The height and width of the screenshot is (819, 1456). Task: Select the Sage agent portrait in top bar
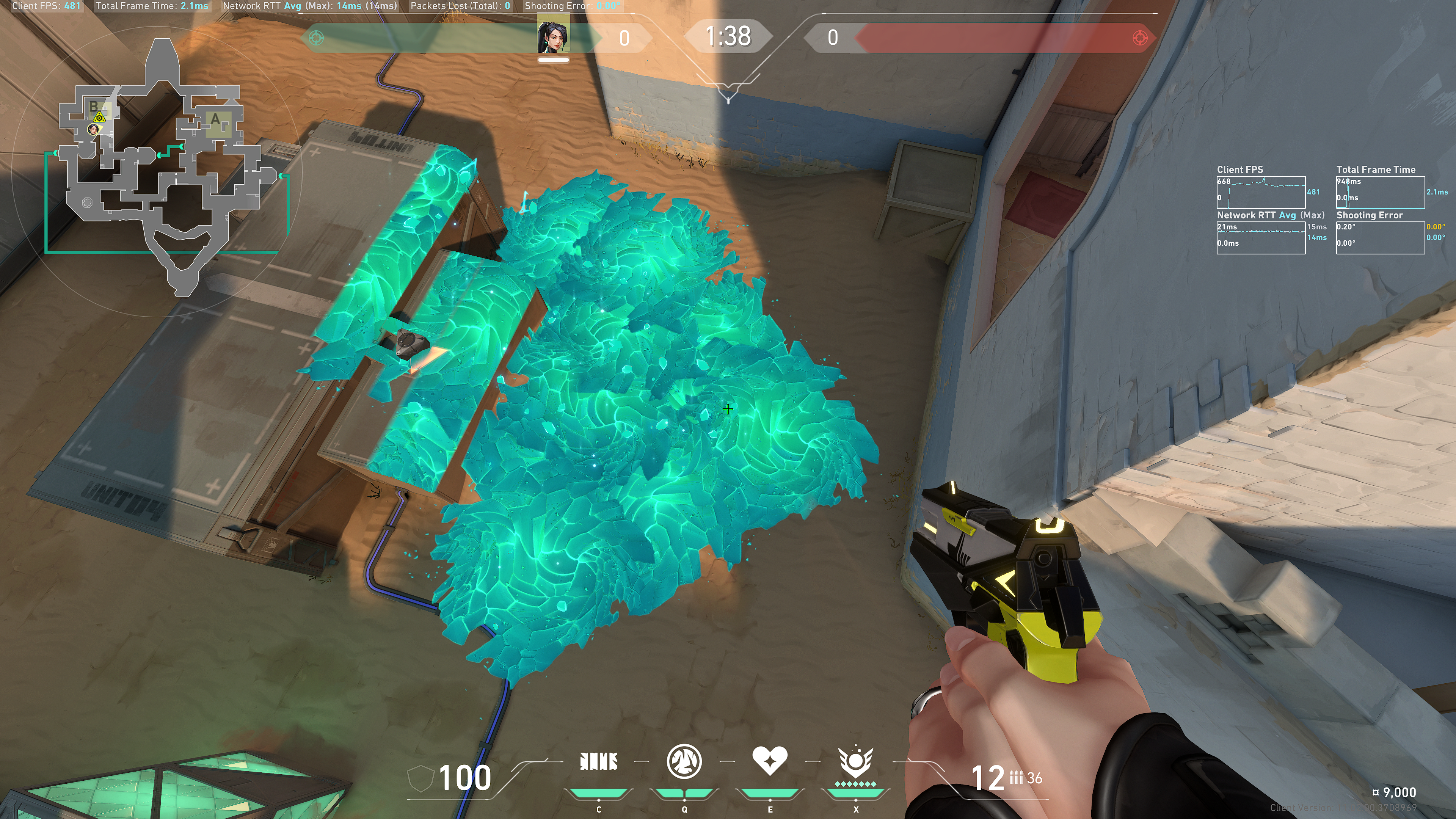553,38
